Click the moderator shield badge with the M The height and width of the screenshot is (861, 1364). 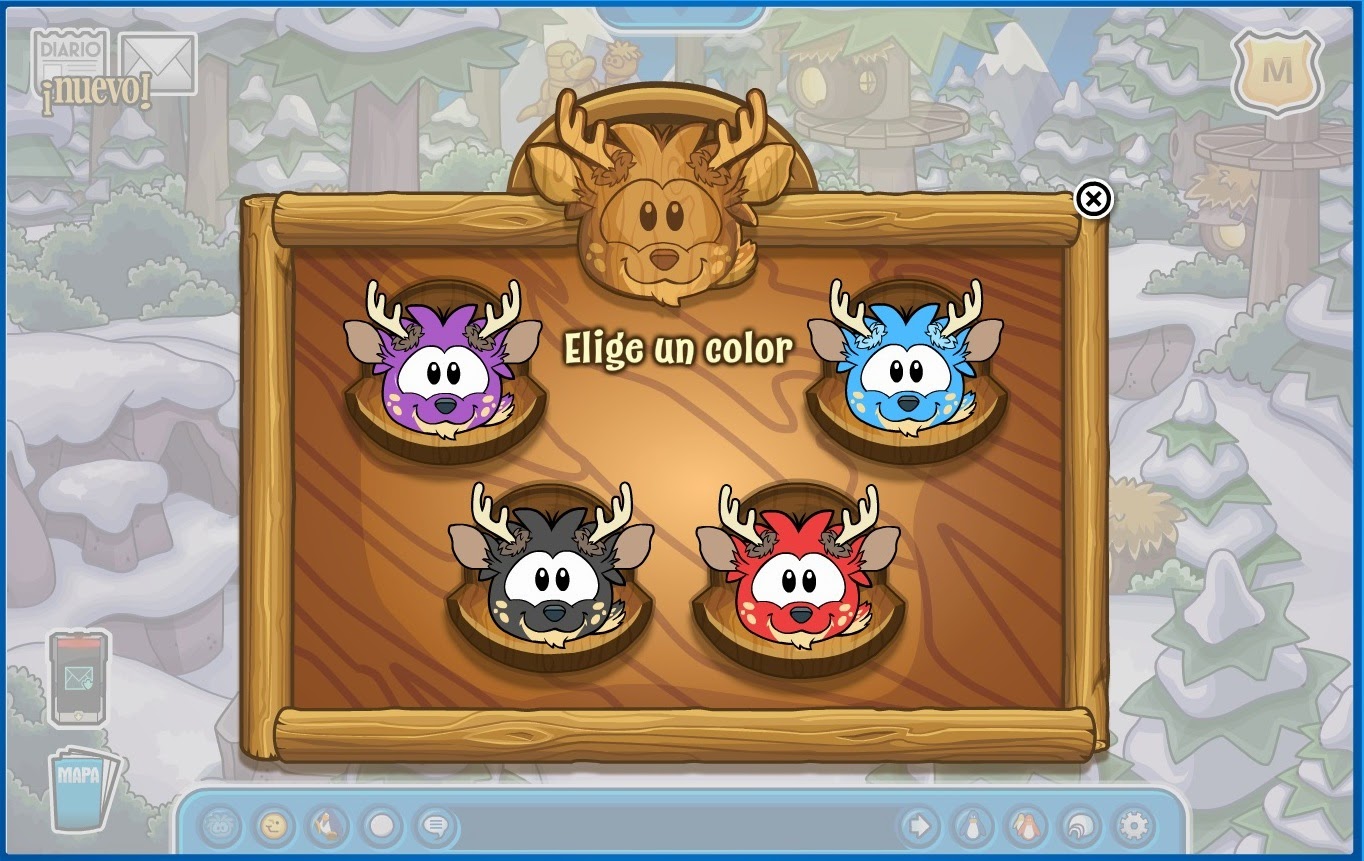coord(1277,68)
